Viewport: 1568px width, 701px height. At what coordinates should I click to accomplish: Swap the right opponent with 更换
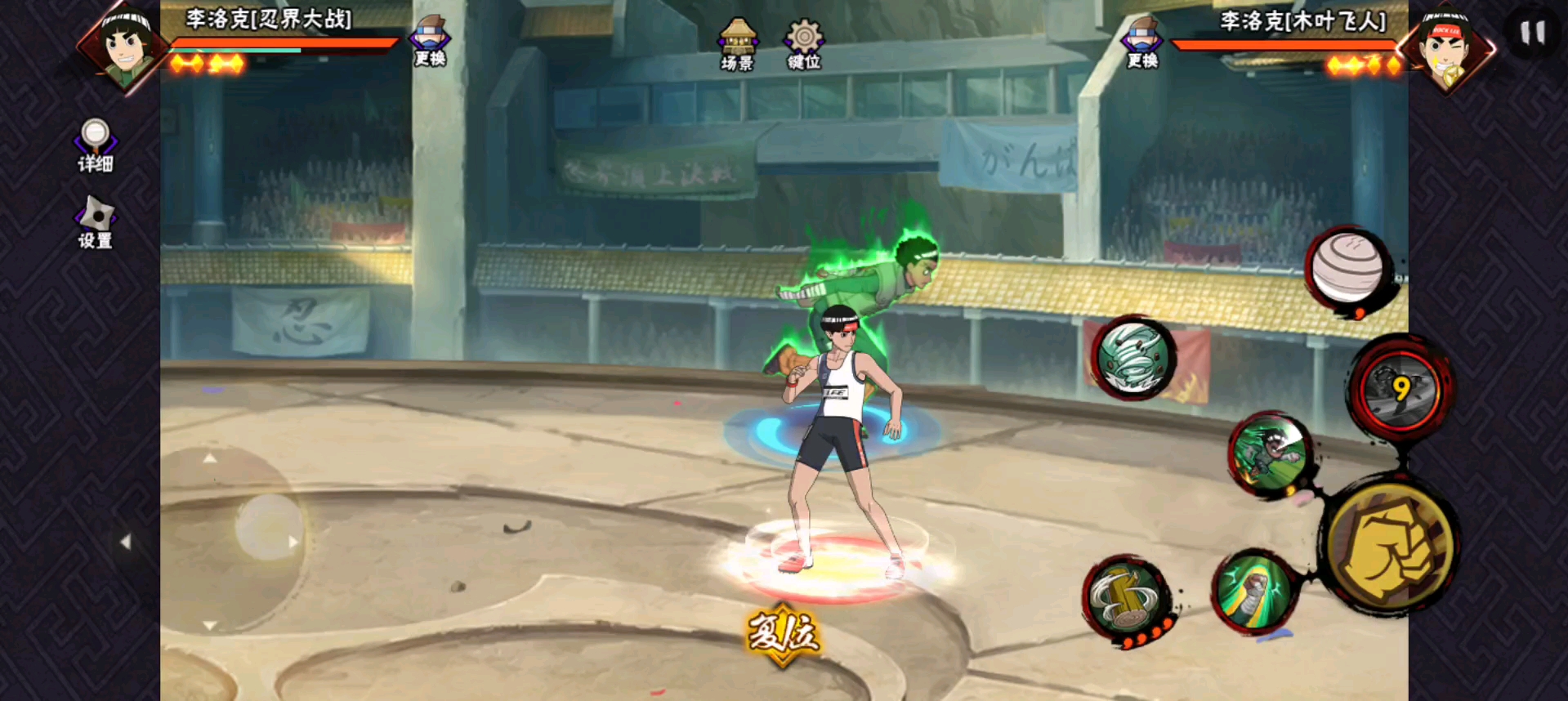point(1142,43)
